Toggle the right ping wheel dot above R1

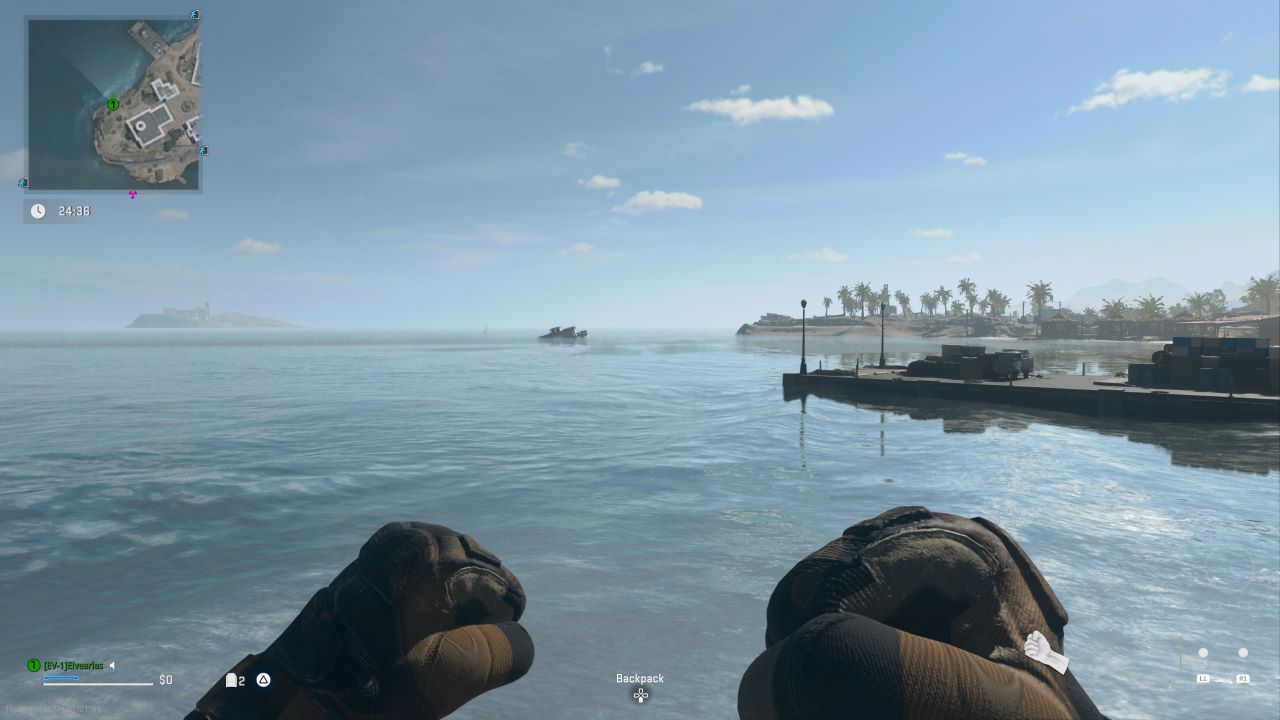click(x=1243, y=652)
